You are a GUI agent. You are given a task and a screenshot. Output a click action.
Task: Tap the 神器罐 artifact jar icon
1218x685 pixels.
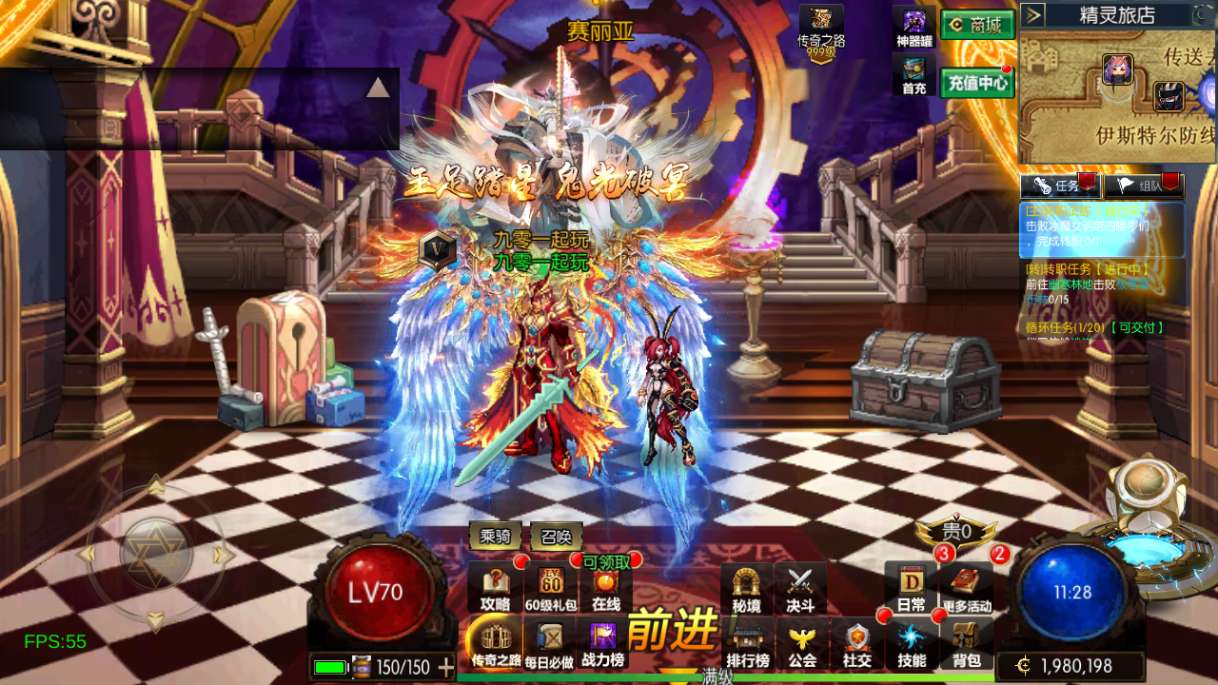click(914, 27)
